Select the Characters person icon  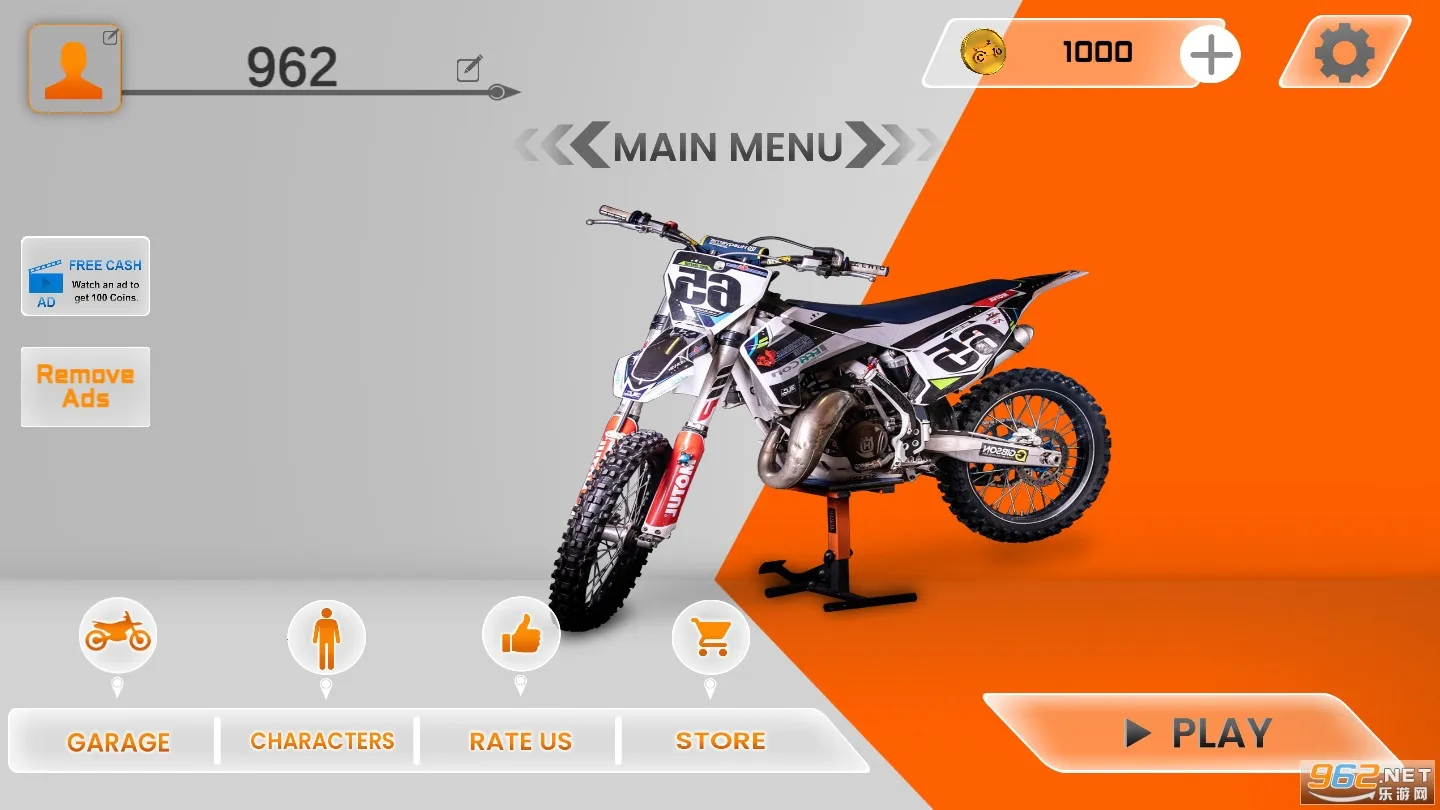[x=326, y=638]
